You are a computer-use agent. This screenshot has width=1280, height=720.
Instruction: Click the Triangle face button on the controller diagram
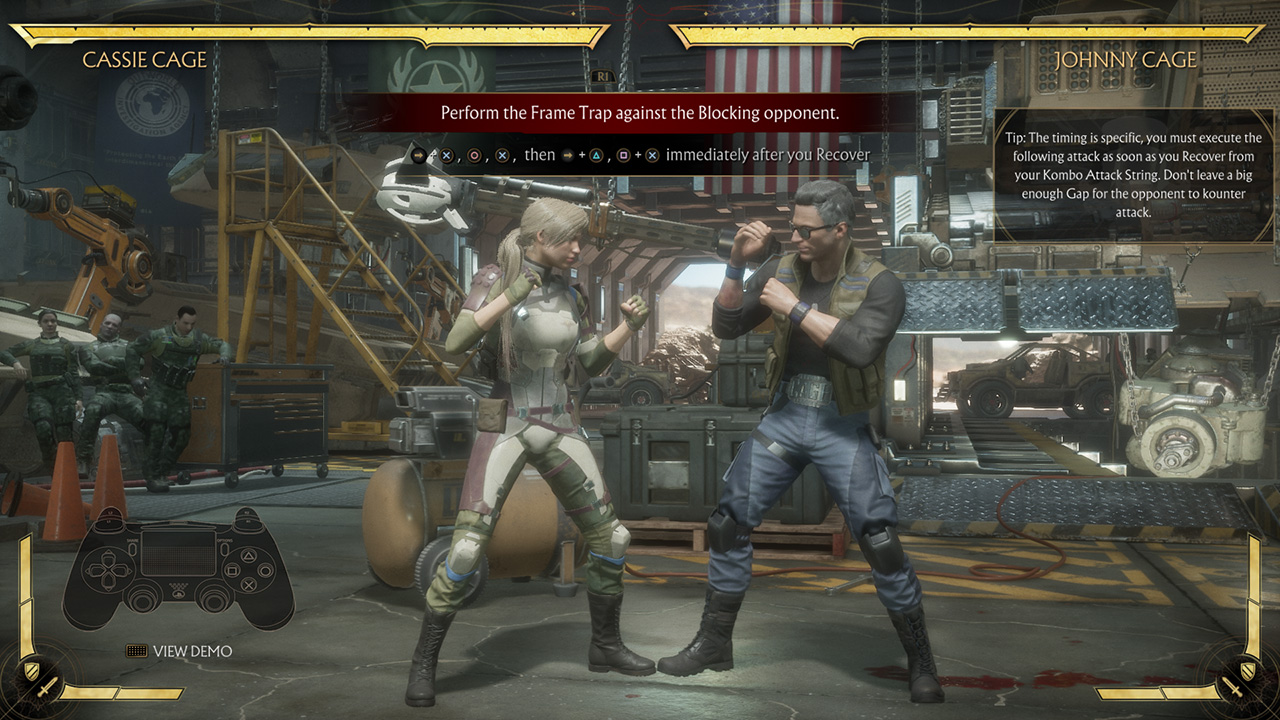(x=249, y=555)
